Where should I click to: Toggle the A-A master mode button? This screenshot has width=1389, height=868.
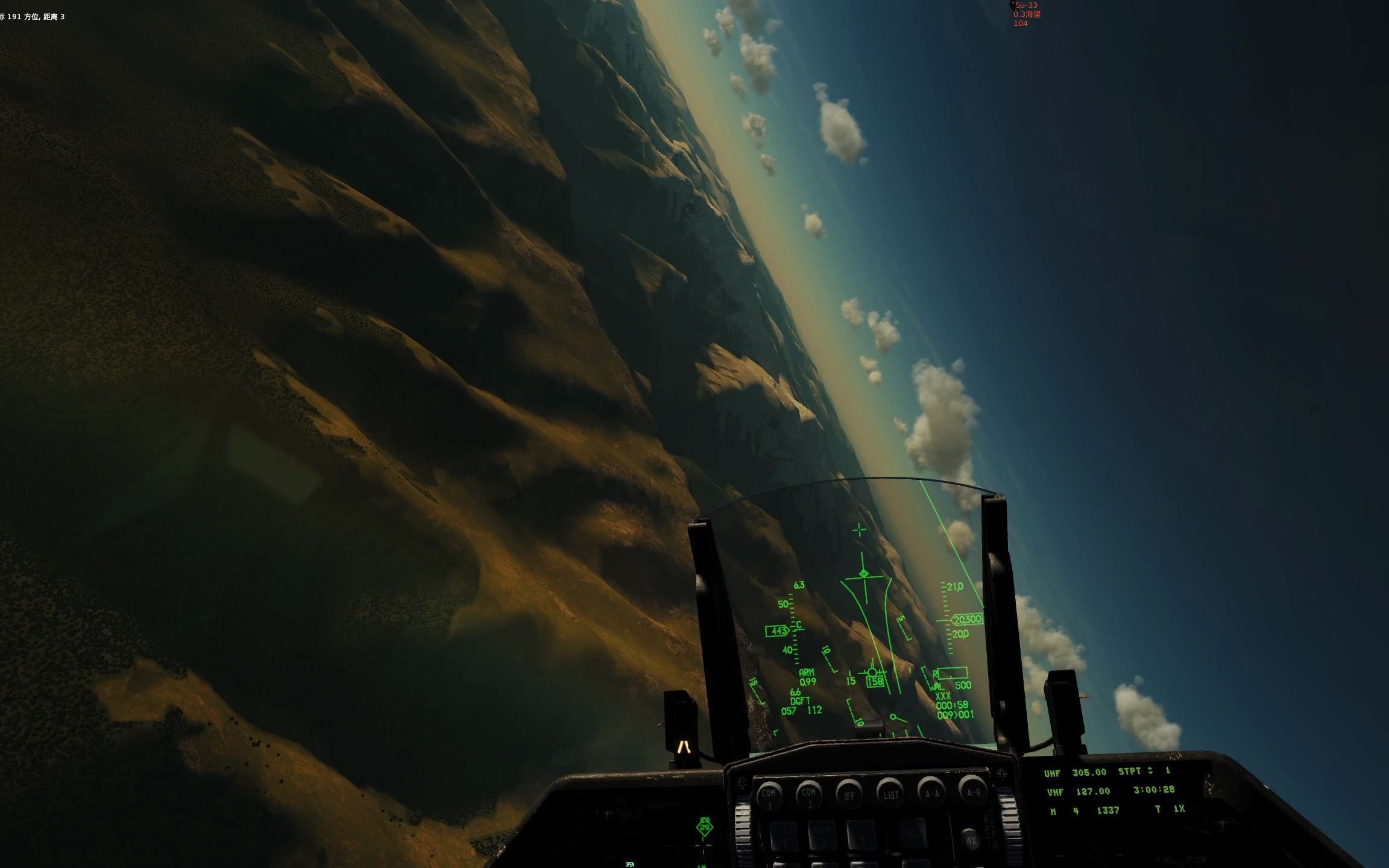[x=931, y=793]
